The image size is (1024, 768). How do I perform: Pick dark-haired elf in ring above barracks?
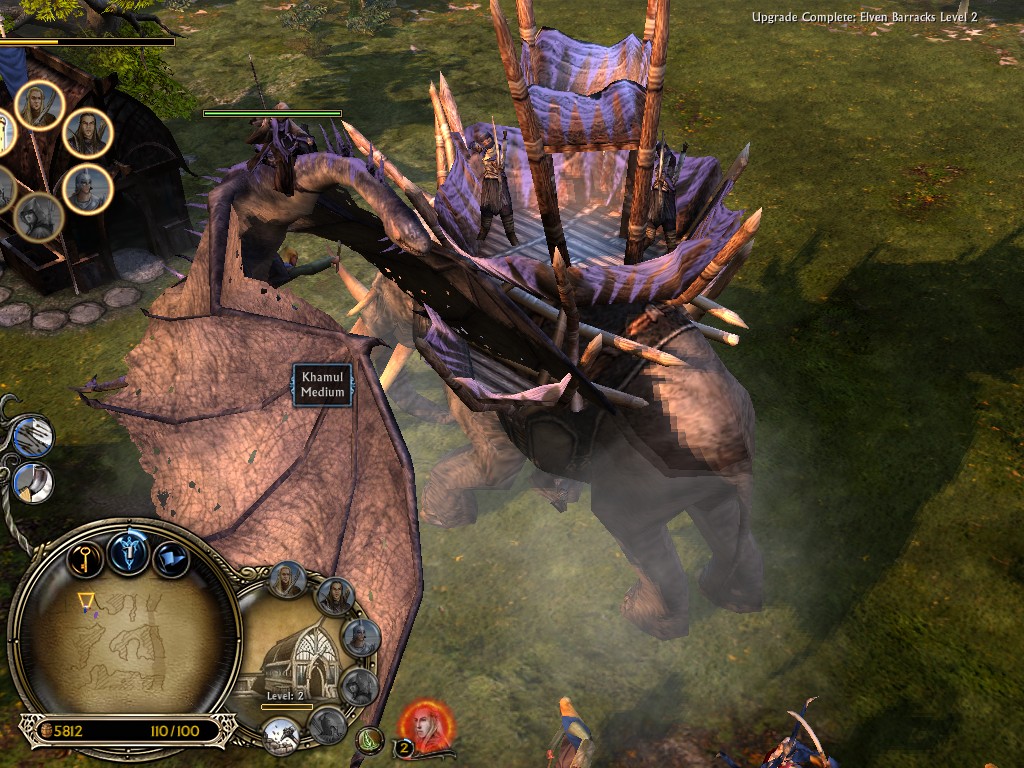88,134
